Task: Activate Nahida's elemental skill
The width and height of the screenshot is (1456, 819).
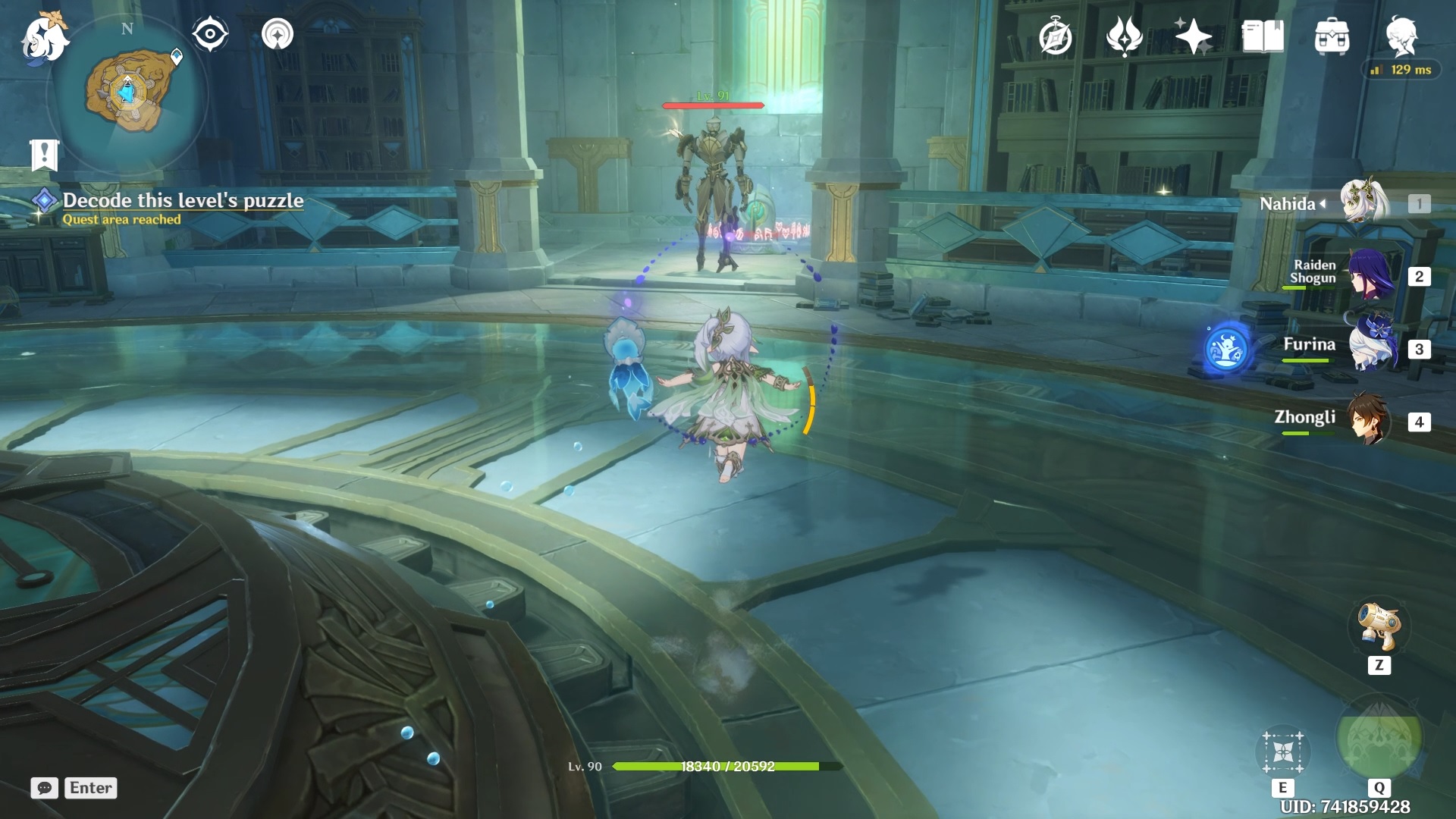Action: (1282, 752)
